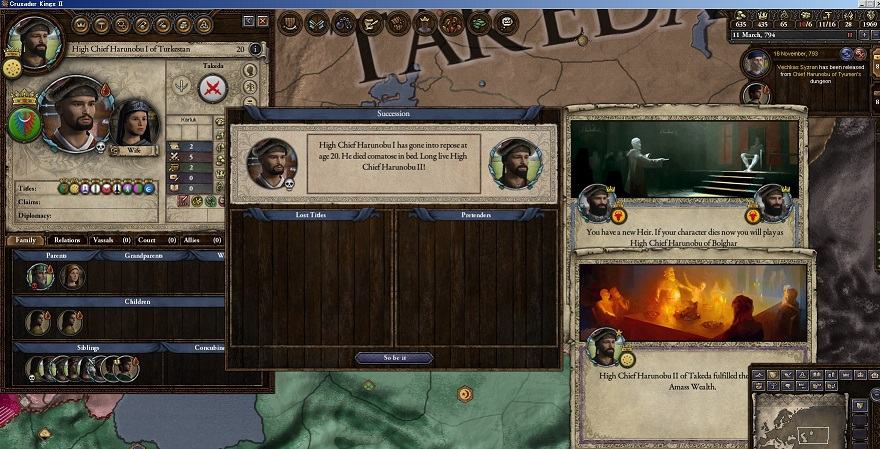Open the Vassals tab
880x449 pixels.
coord(112,240)
